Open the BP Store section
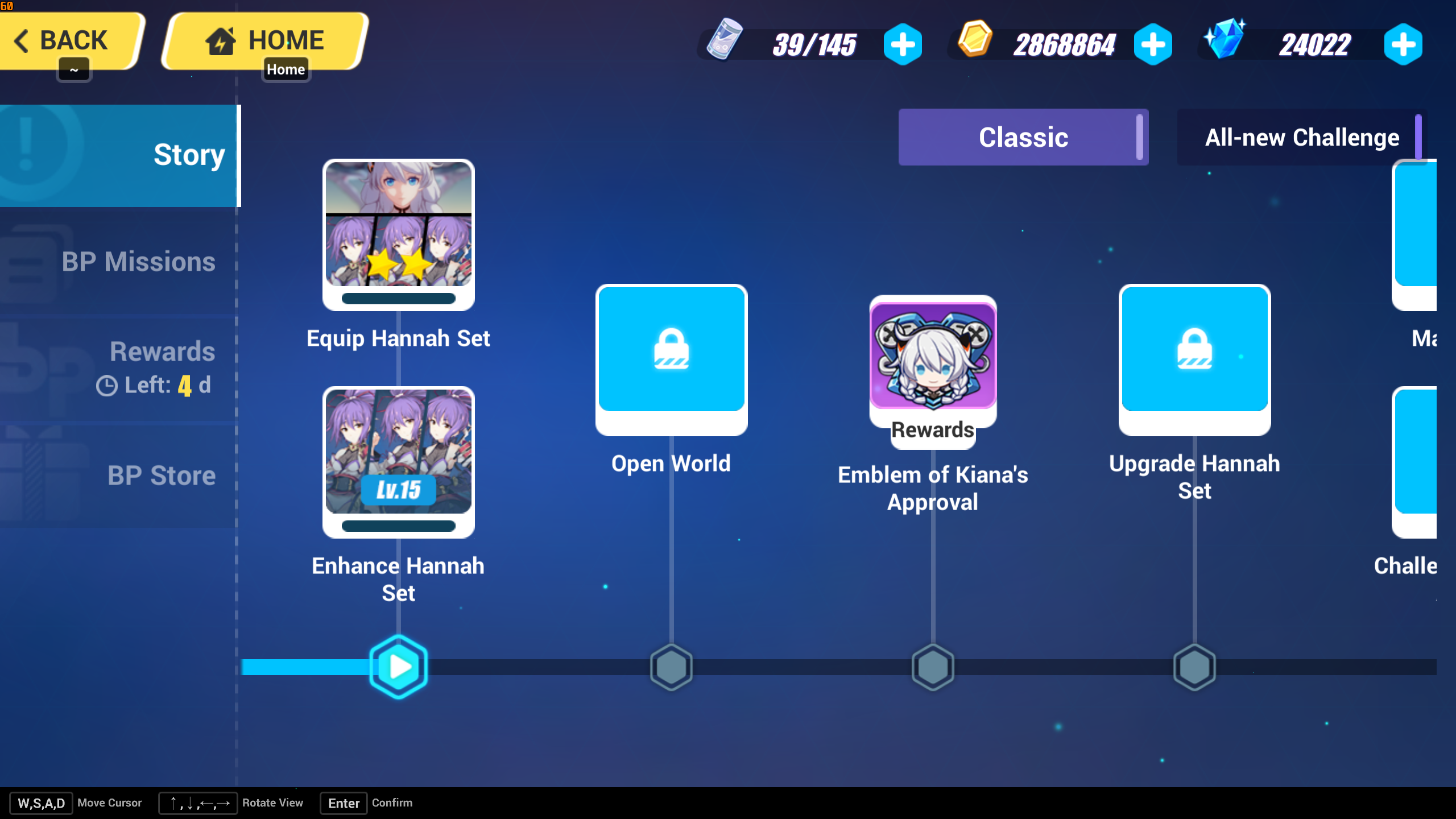1456x819 pixels. [x=162, y=475]
